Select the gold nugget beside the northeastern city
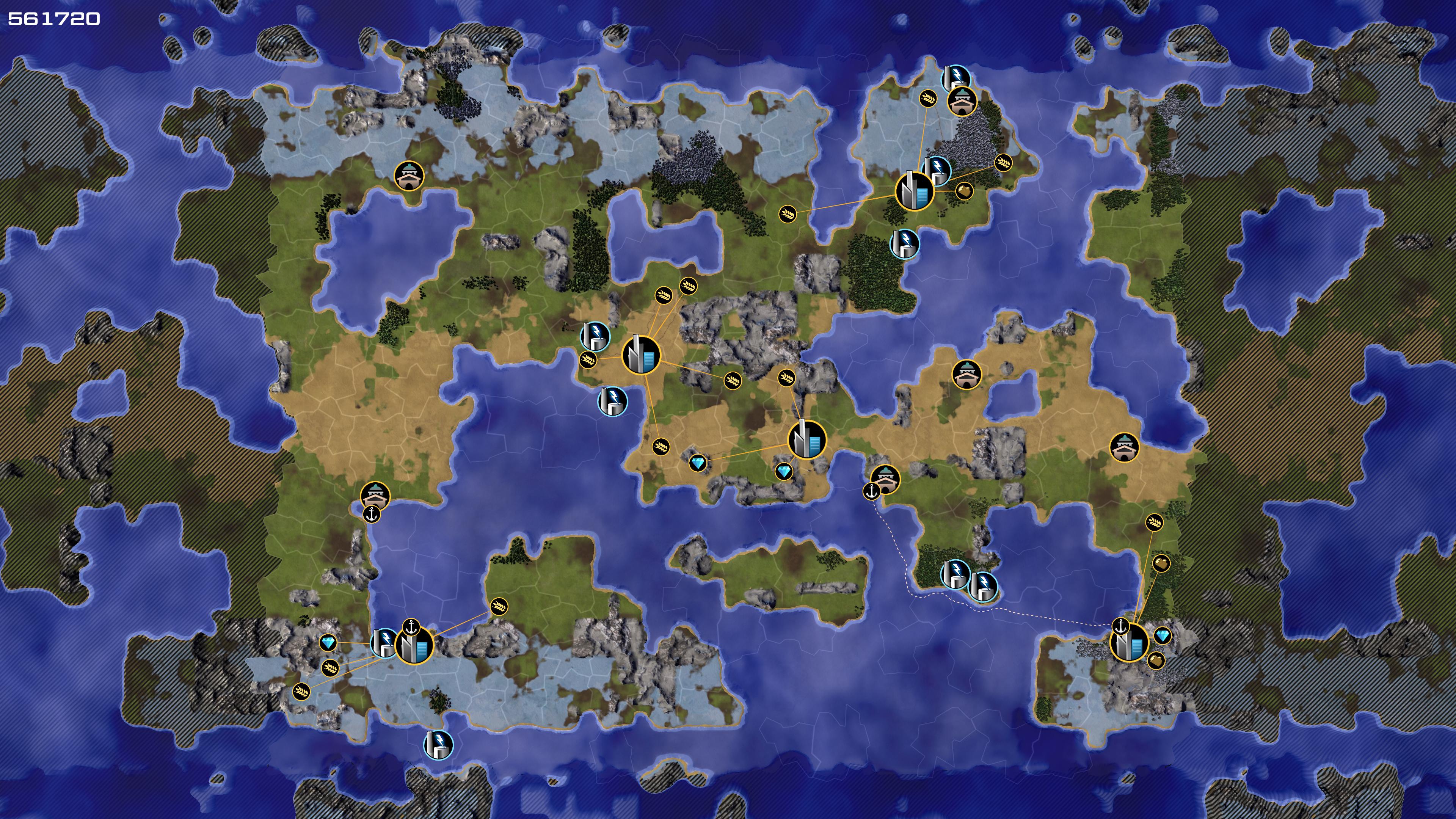1456x819 pixels. (964, 190)
